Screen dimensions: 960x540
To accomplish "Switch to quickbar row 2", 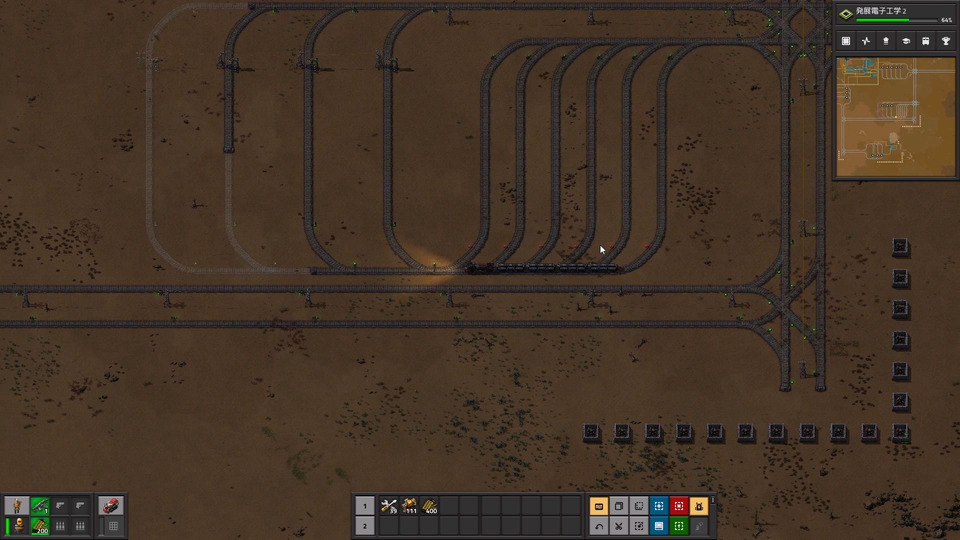I will click(x=364, y=526).
